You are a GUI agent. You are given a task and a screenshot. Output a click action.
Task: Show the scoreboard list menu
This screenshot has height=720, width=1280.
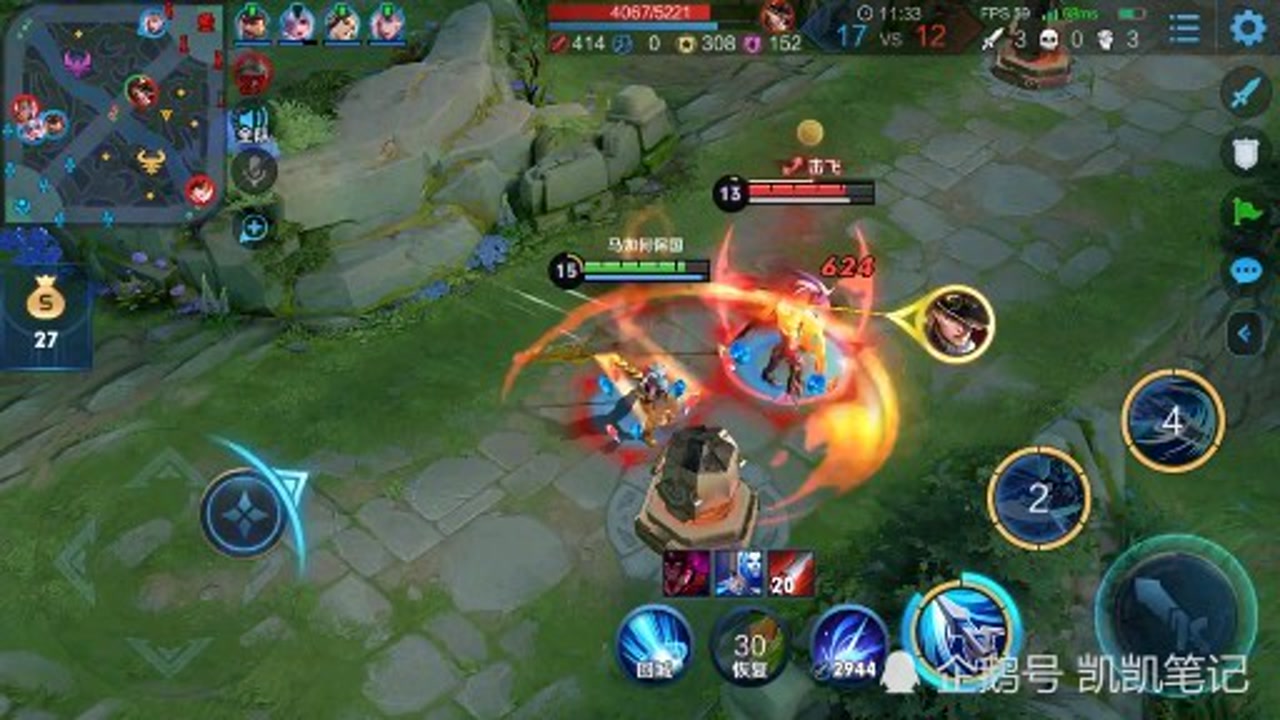[x=1185, y=28]
